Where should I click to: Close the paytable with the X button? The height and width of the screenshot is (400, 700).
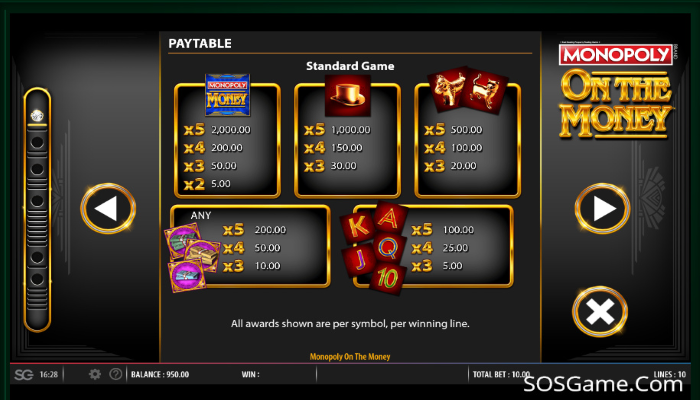600,312
